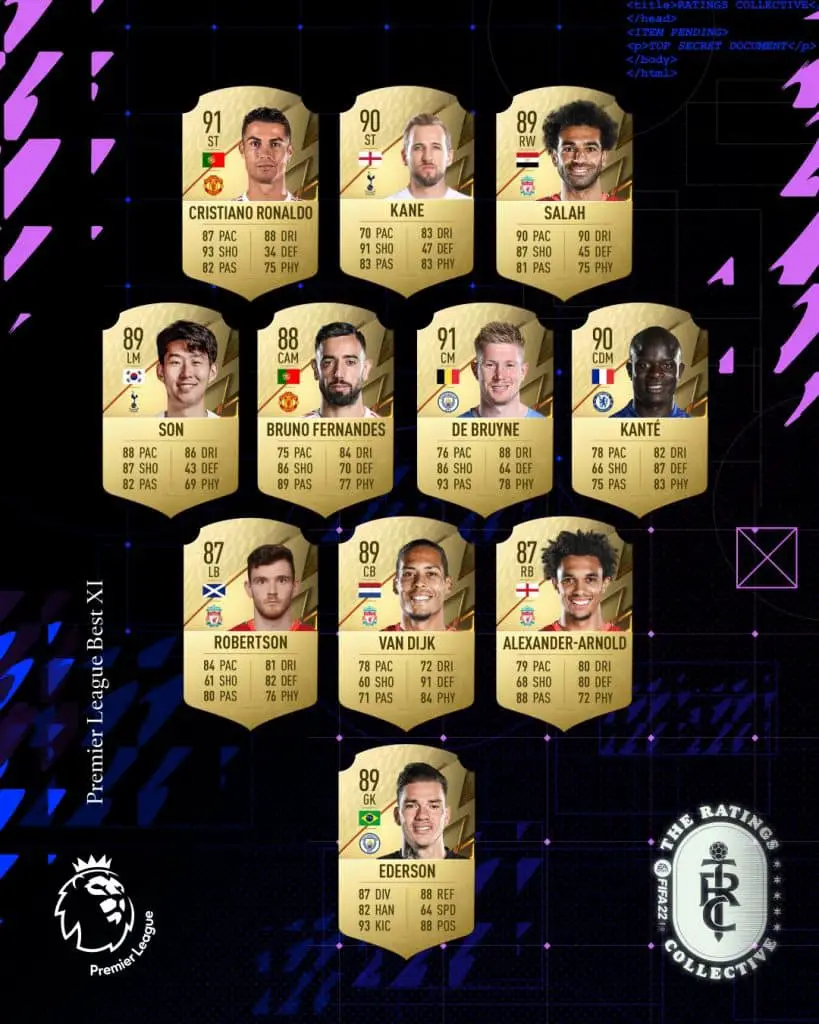Choose the De Bruyne card
Image resolution: width=819 pixels, height=1024 pixels.
point(484,408)
